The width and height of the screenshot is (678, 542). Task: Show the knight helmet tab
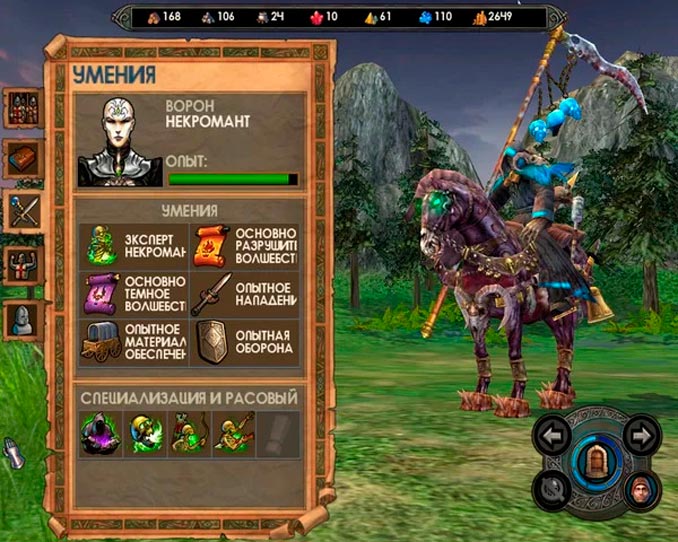[22, 320]
